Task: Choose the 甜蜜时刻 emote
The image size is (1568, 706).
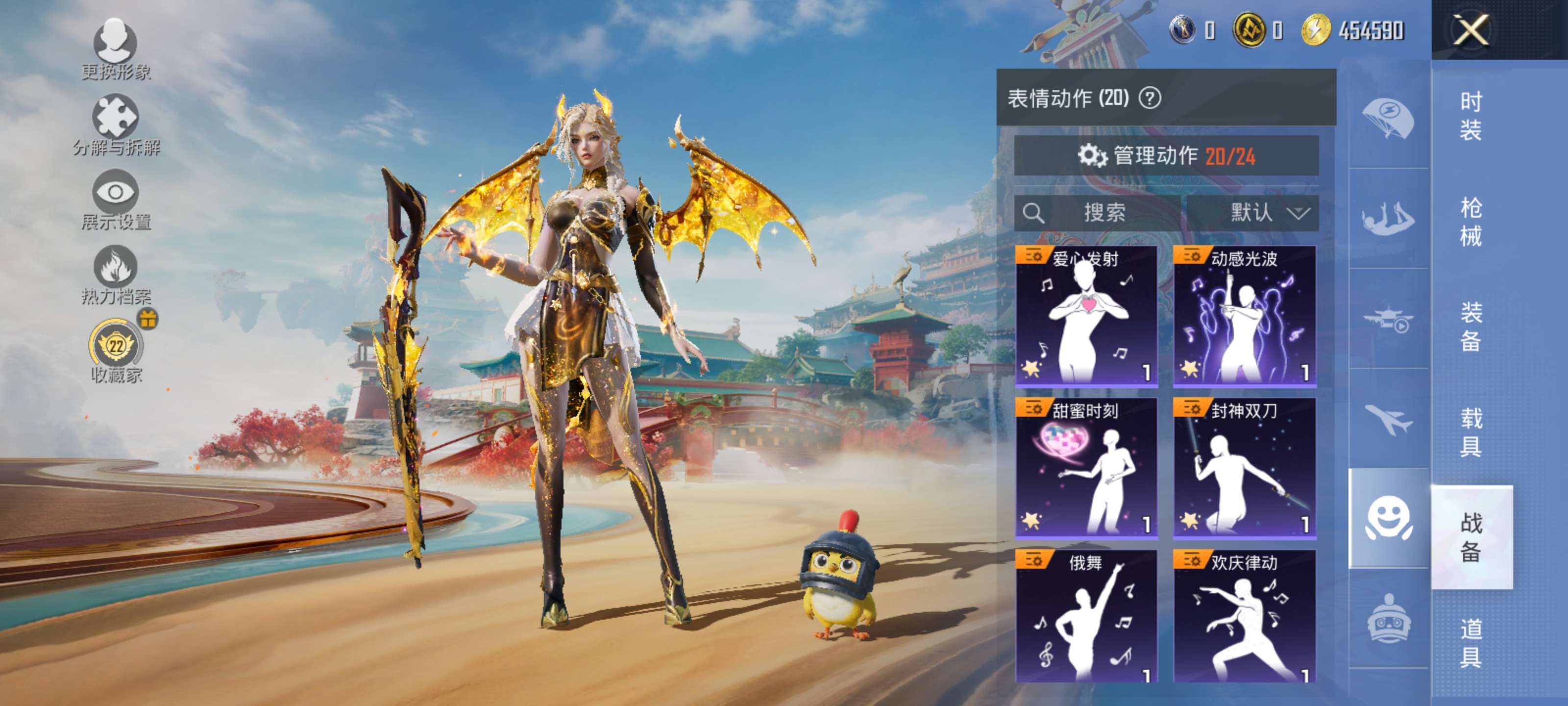Action: pyautogui.click(x=1086, y=467)
